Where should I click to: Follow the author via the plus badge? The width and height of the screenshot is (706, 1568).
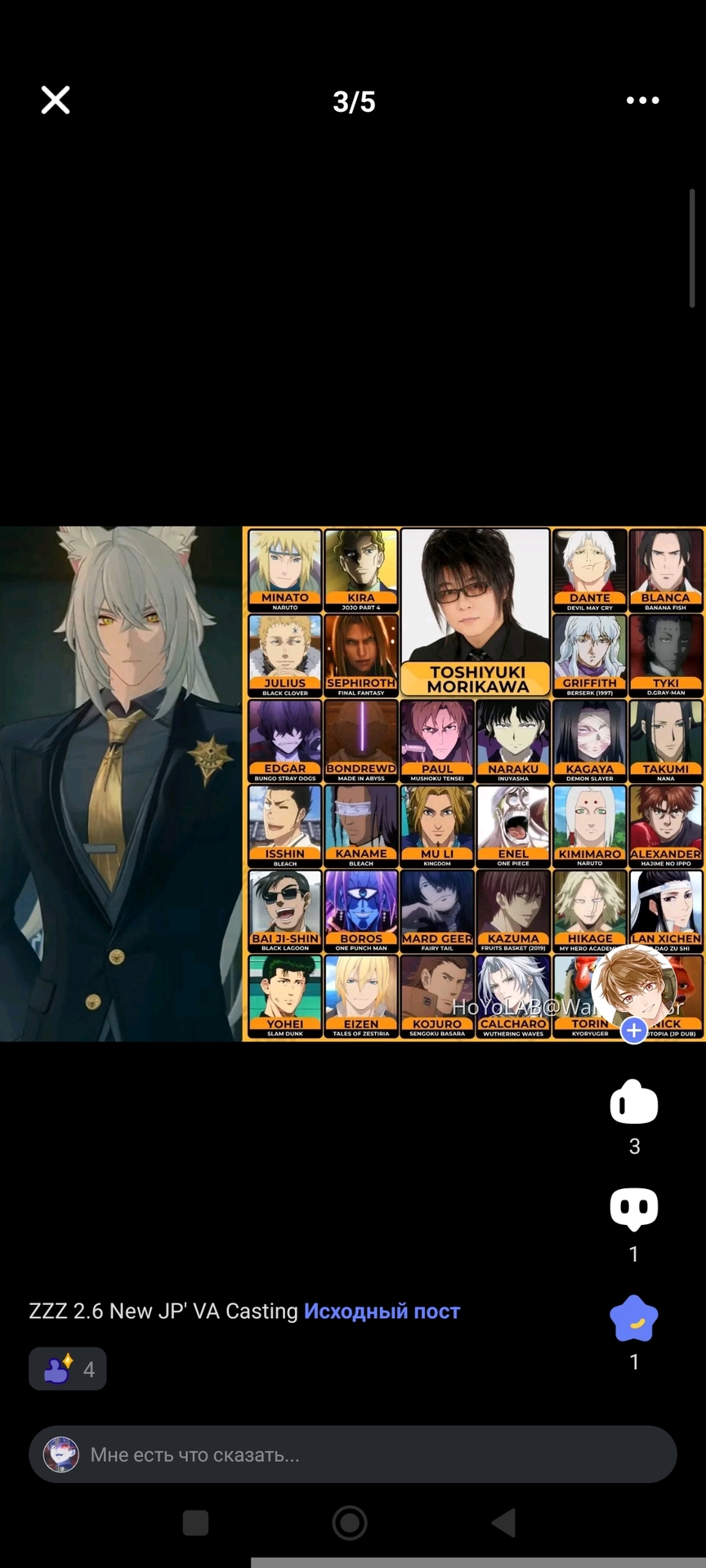pyautogui.click(x=634, y=1030)
